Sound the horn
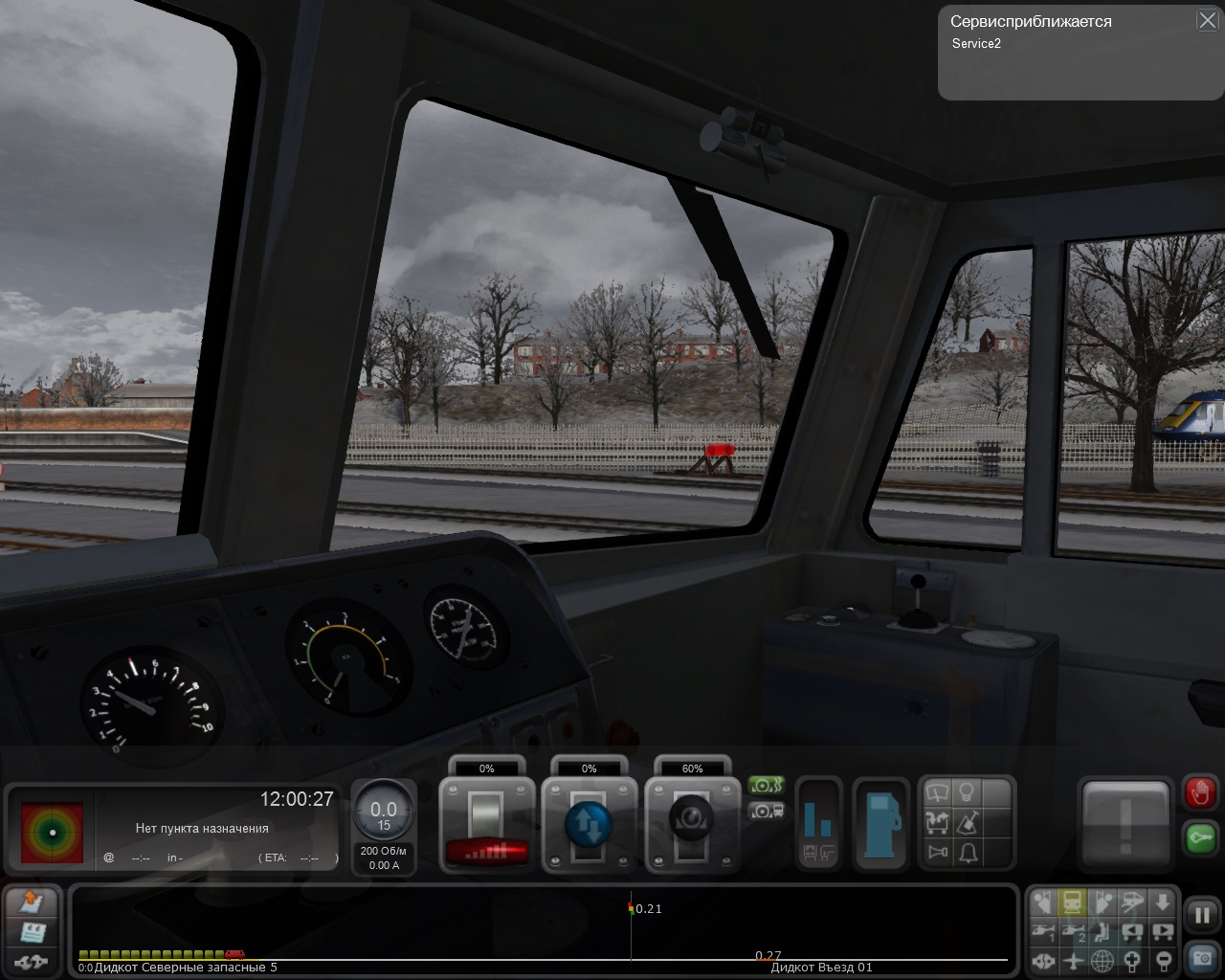Viewport: 1225px width, 980px height. pos(937,851)
